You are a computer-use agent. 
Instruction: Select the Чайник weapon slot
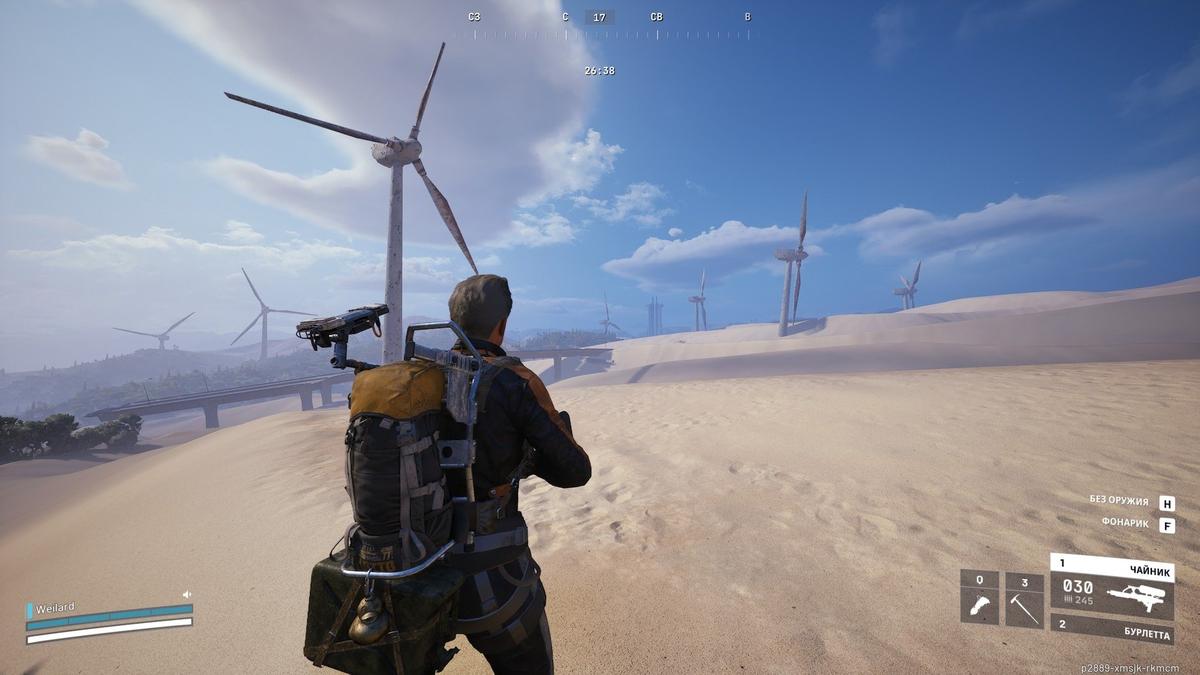click(x=1111, y=588)
